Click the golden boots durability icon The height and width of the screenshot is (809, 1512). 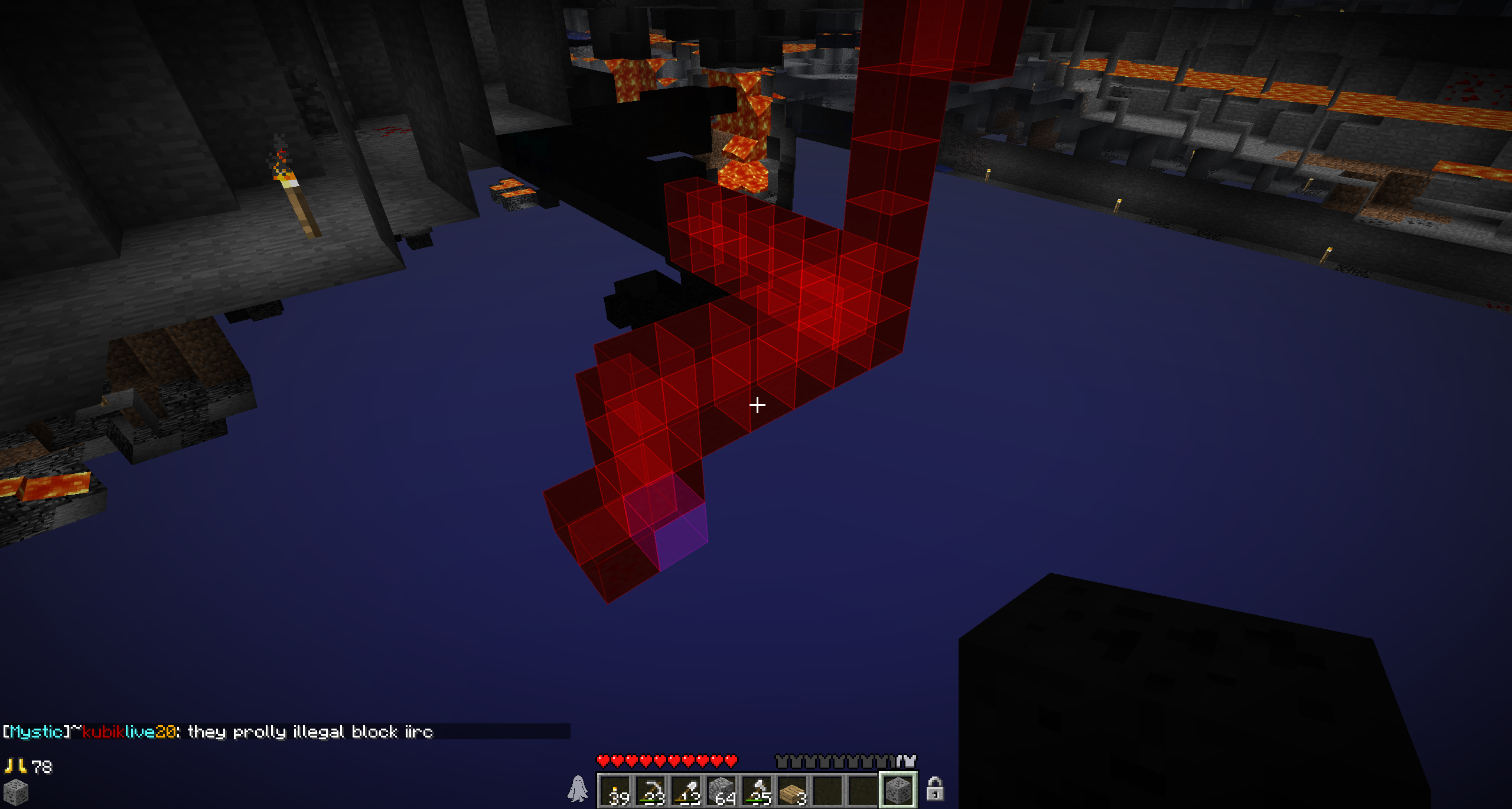(15, 766)
